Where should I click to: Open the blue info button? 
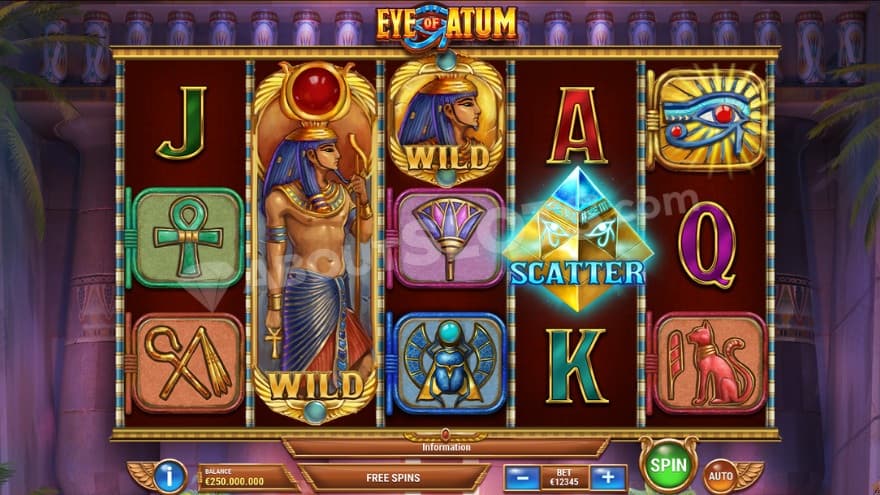169,475
